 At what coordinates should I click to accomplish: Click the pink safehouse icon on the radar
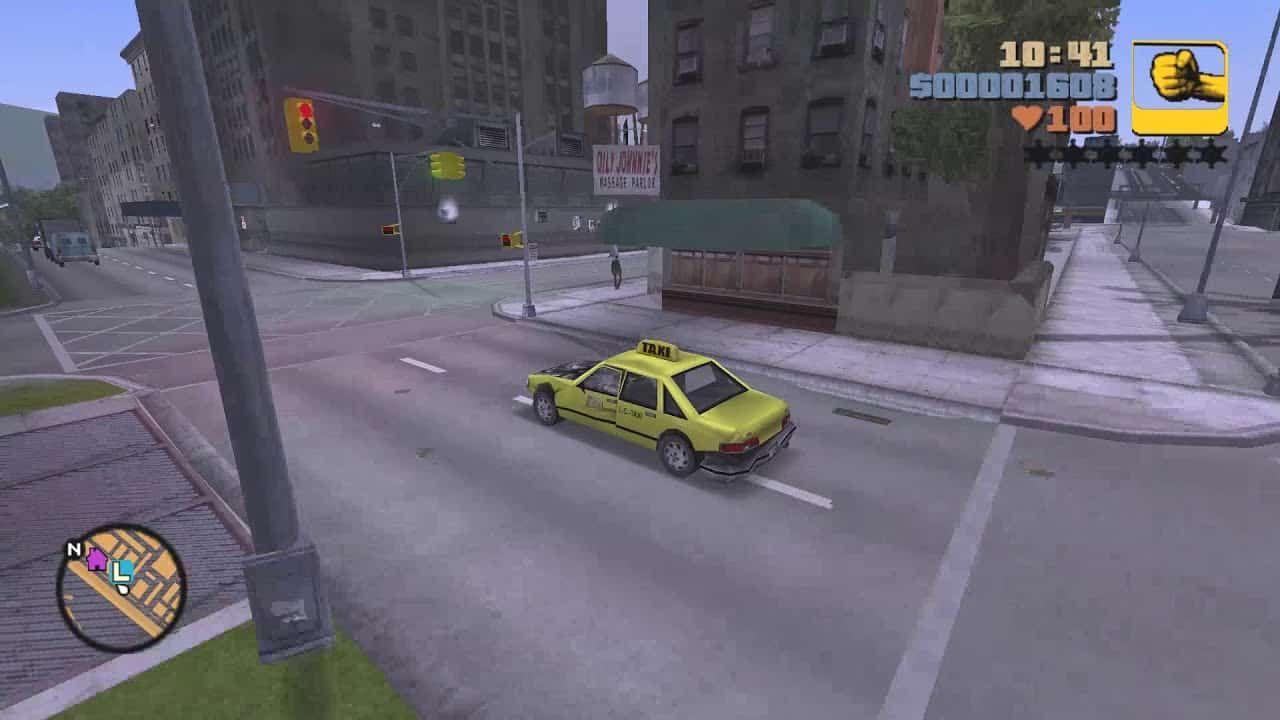96,560
